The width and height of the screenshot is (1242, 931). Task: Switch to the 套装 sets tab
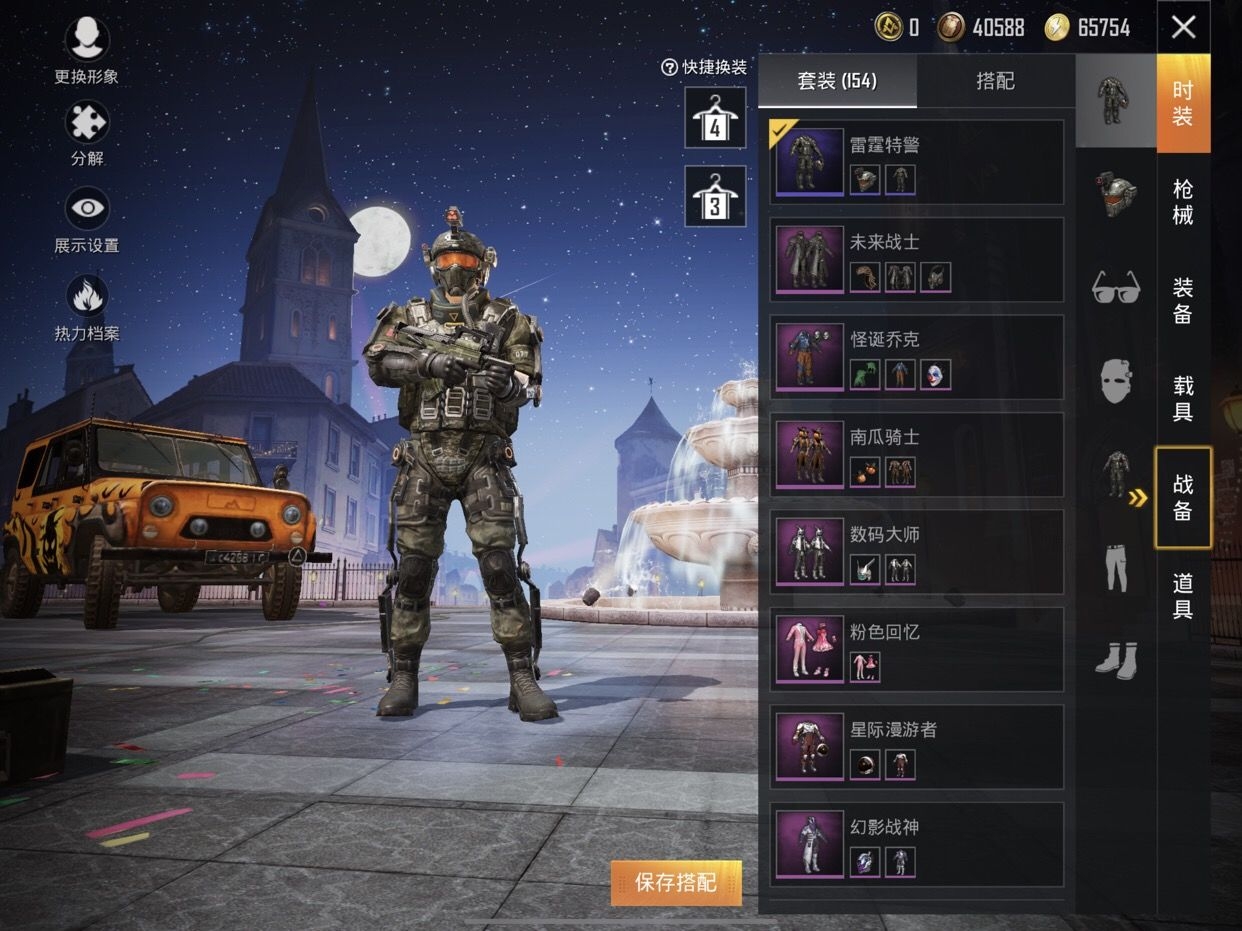837,82
